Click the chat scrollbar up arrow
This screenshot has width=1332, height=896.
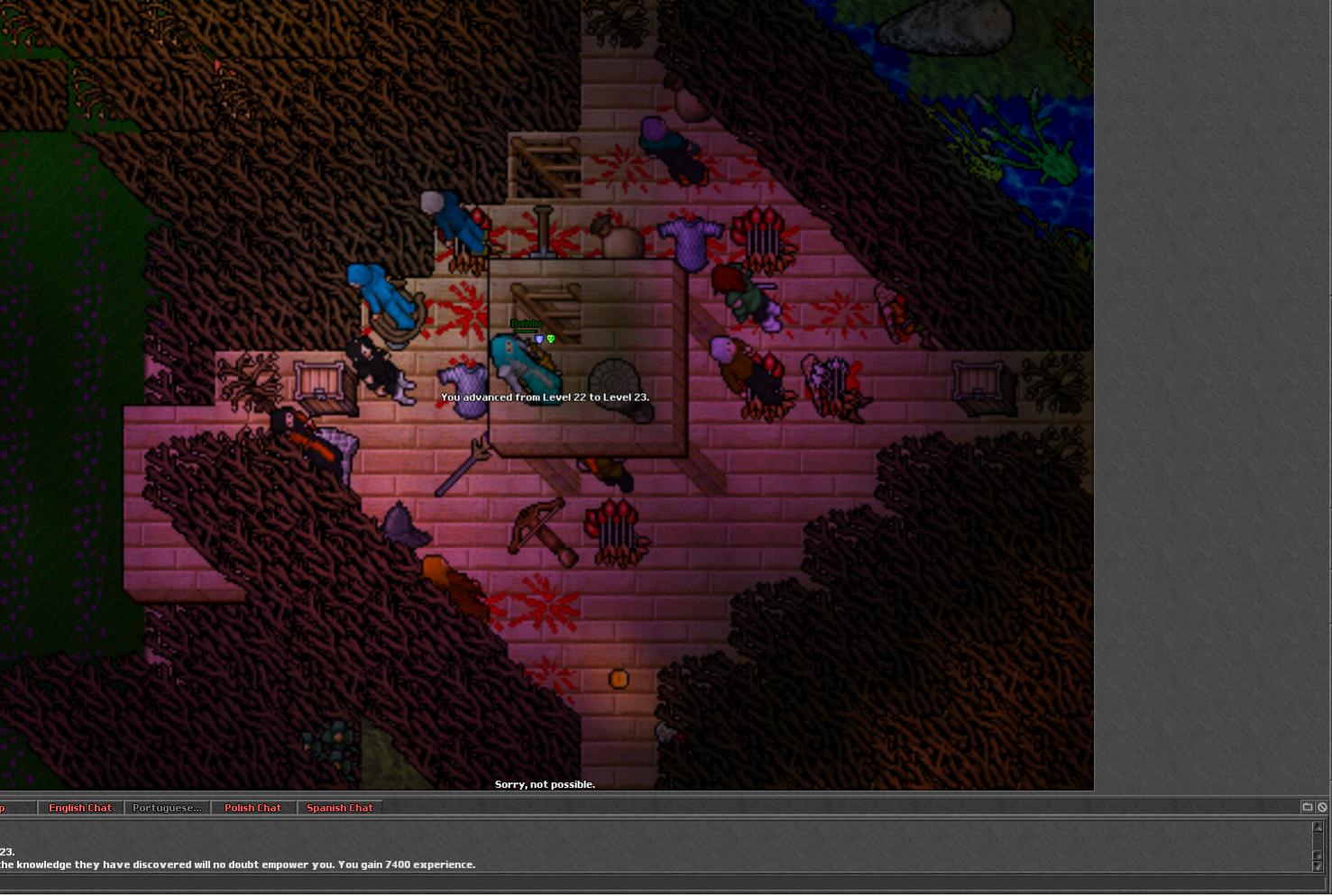[1317, 827]
